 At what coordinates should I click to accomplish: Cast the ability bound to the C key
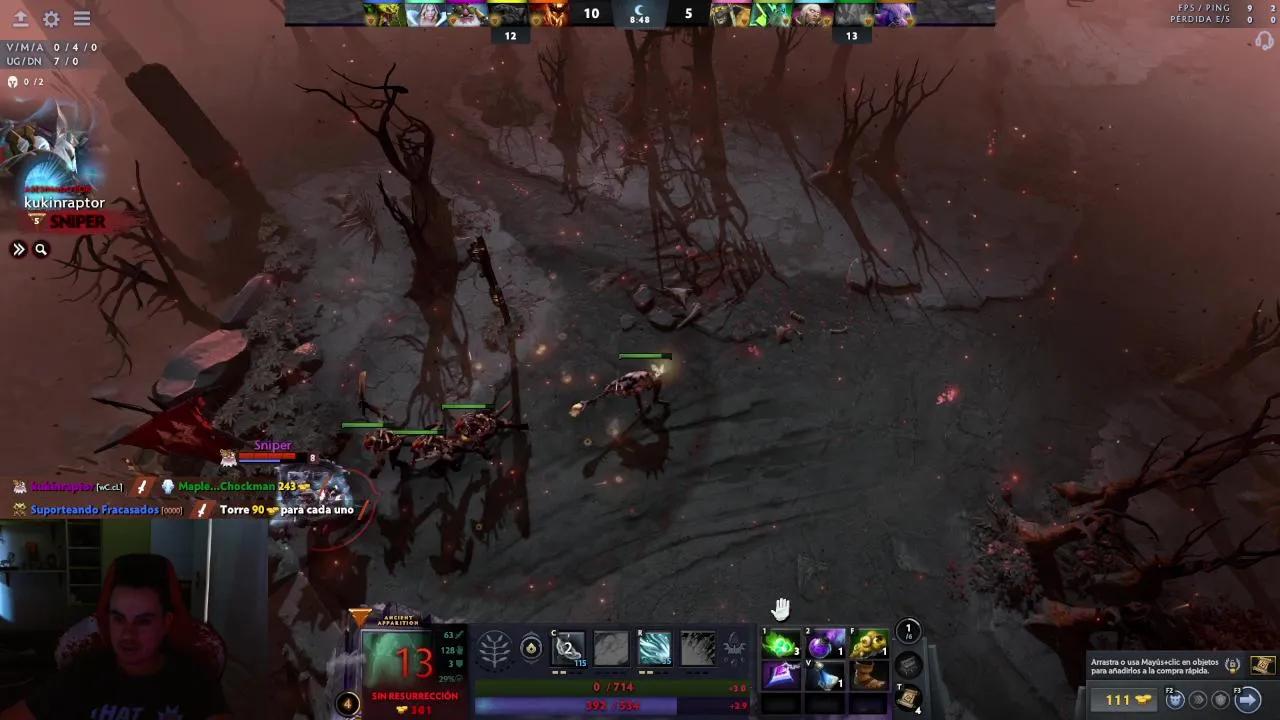[568, 647]
